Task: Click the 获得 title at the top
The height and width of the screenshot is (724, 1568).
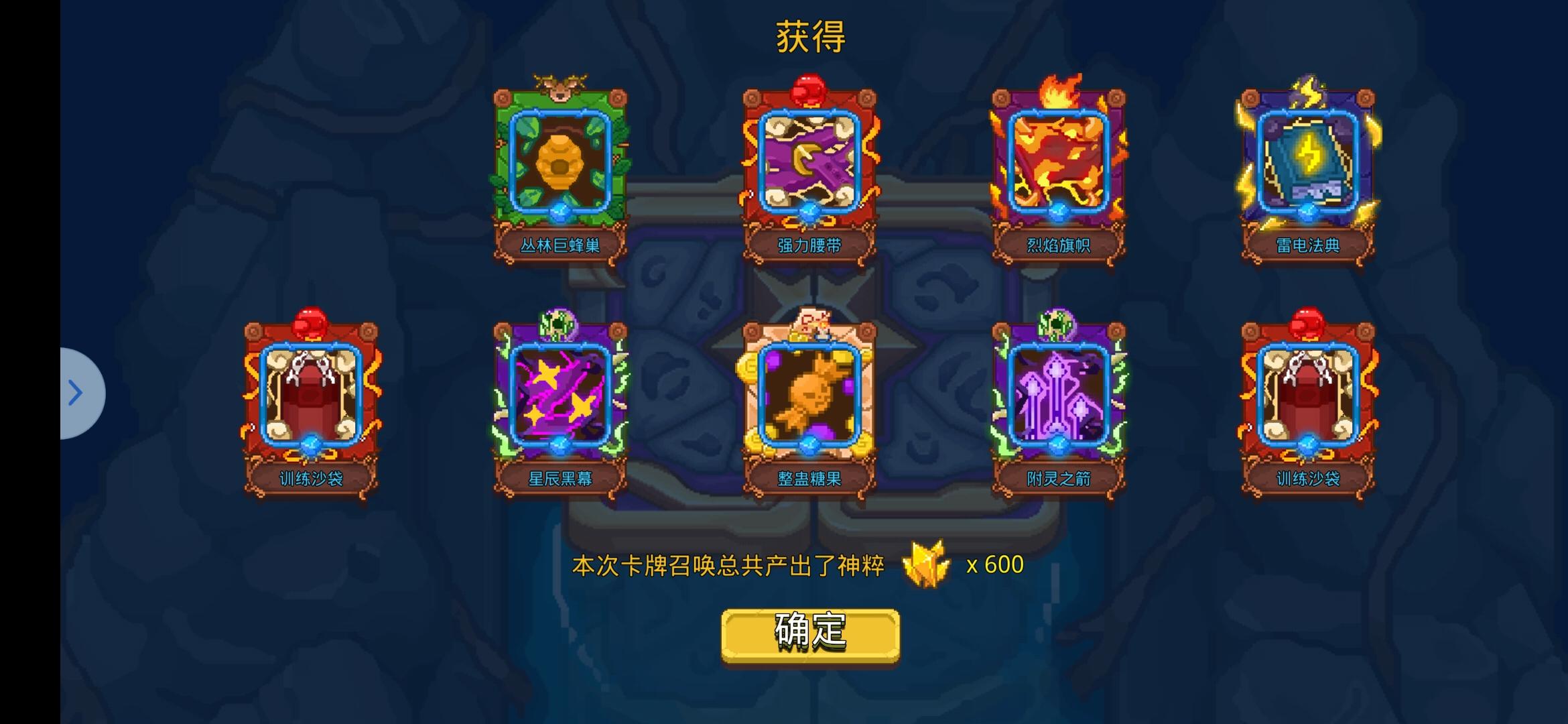Action: click(x=809, y=36)
